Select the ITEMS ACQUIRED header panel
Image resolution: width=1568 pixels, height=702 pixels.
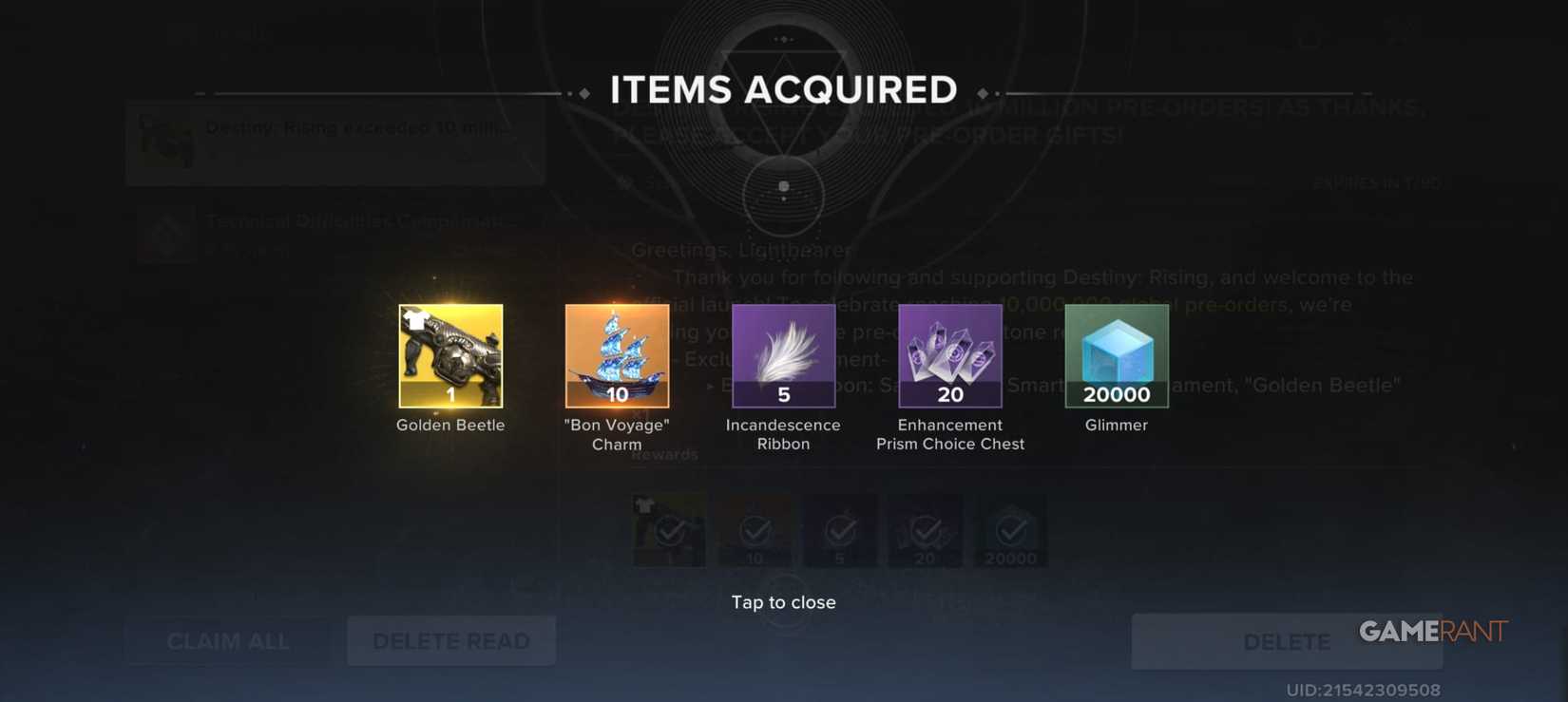coord(783,87)
